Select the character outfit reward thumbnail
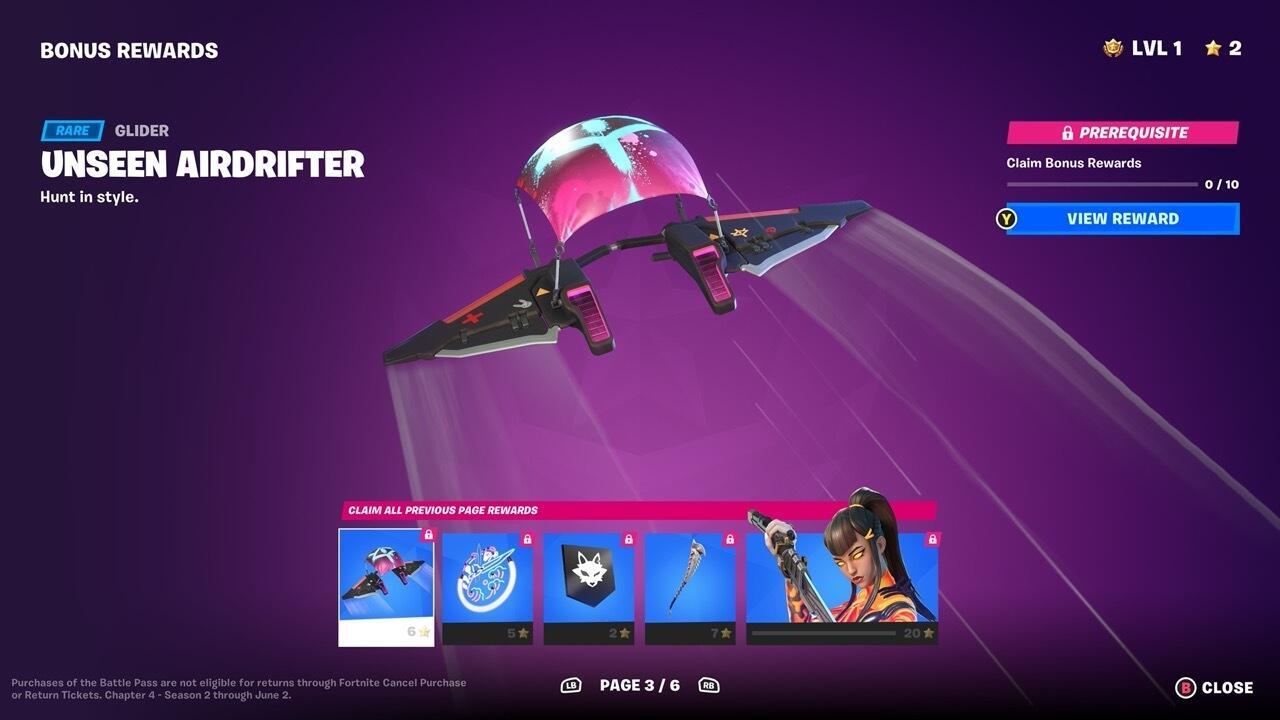1280x720 pixels. click(840, 580)
